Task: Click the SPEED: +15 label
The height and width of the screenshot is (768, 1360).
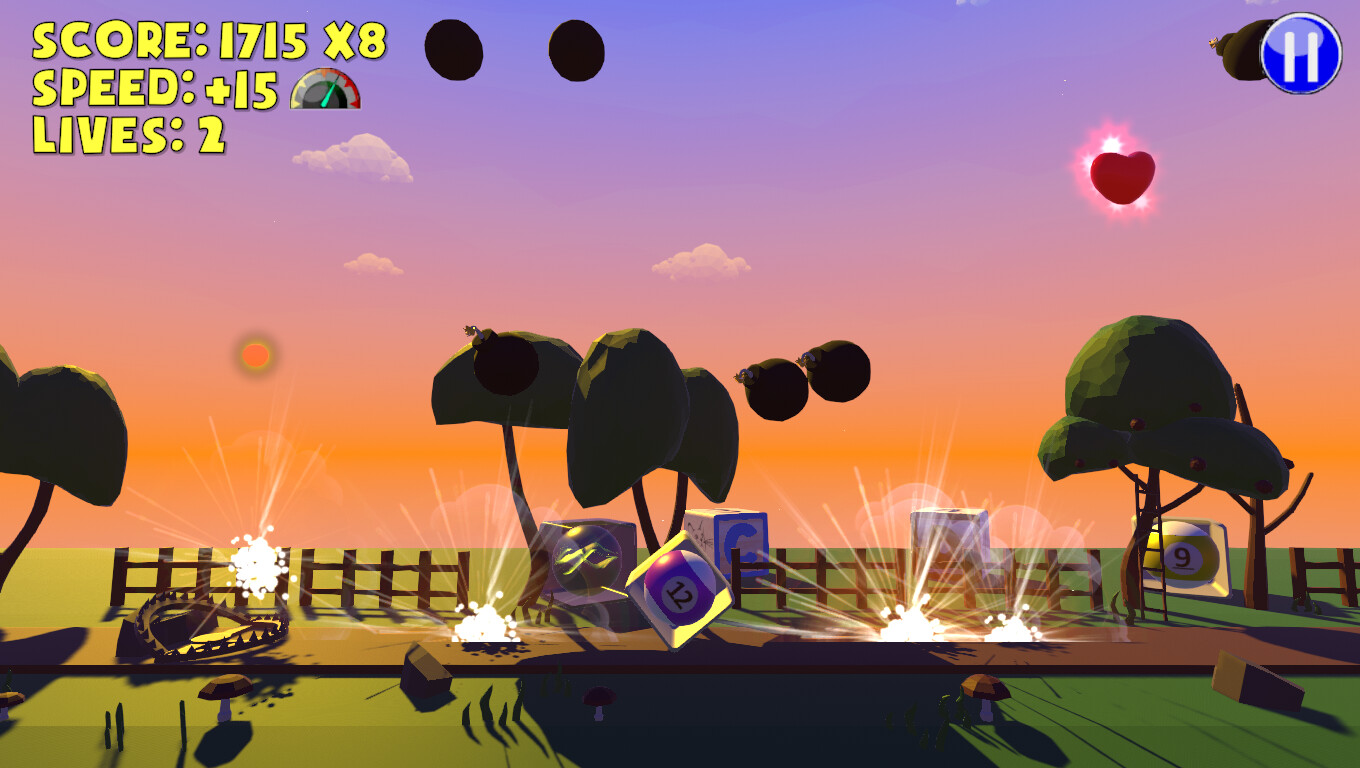Action: pyautogui.click(x=155, y=90)
